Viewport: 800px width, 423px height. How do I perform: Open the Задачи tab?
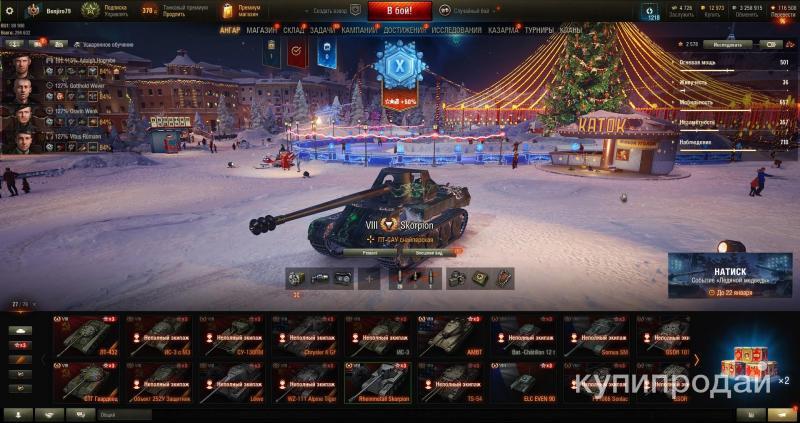[323, 30]
